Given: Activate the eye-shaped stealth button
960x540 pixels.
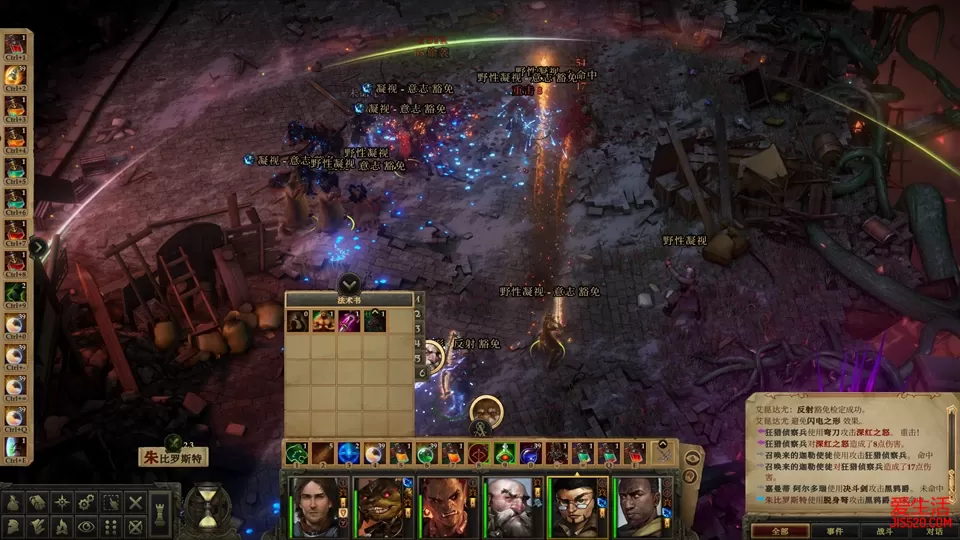Looking at the screenshot, I should [x=87, y=526].
